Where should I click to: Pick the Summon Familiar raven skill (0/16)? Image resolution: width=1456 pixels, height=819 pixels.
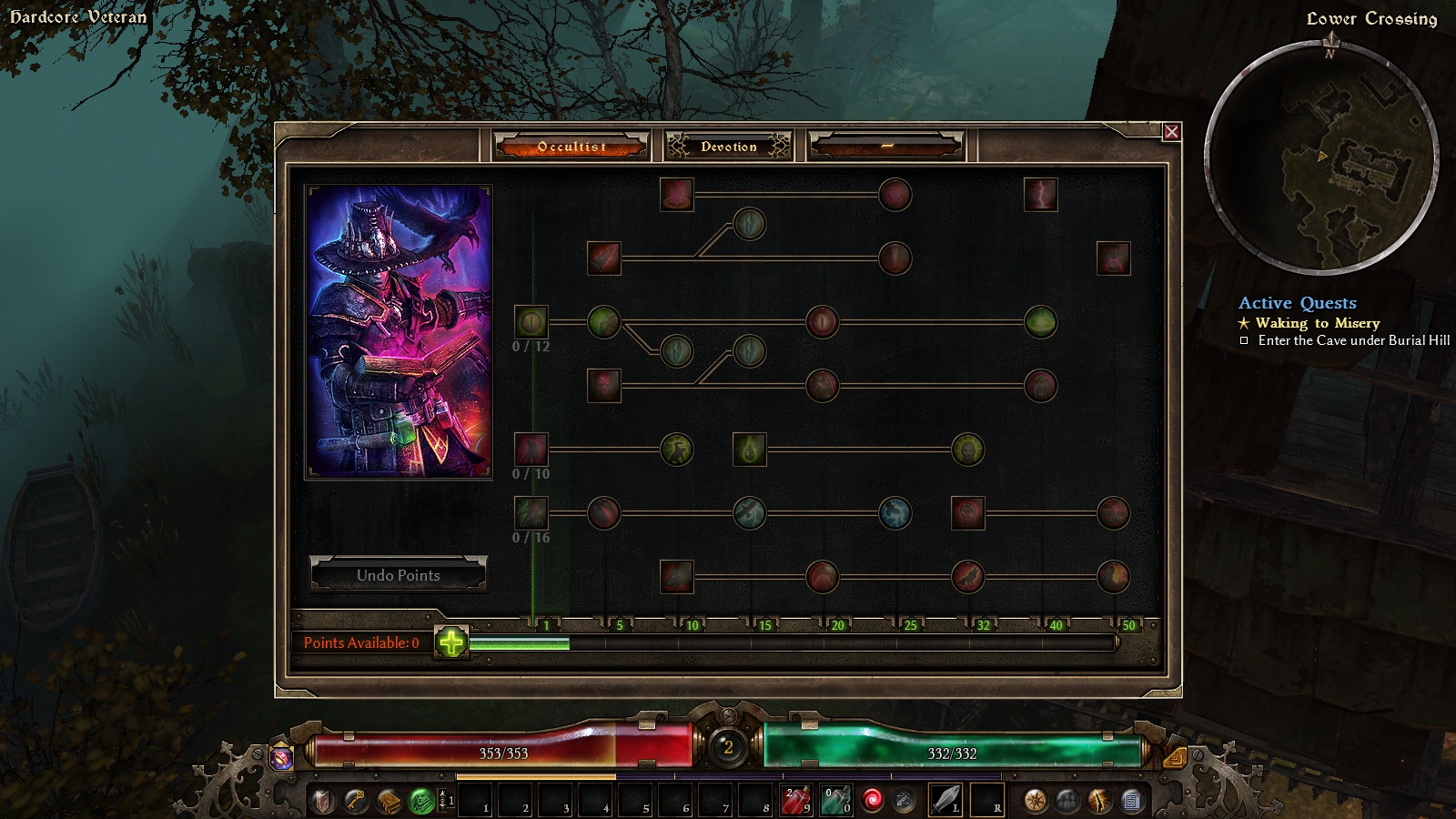coord(531,512)
